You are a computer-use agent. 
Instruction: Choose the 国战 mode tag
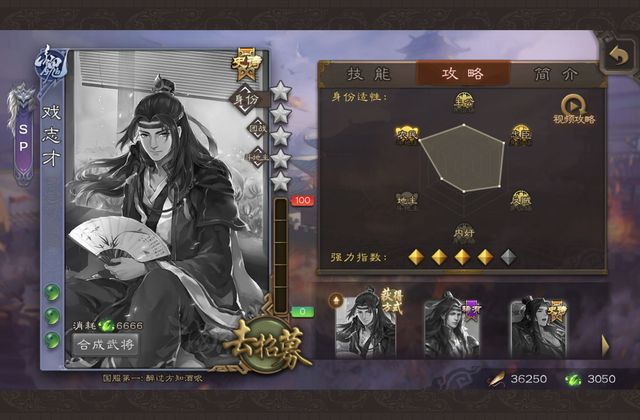click(257, 128)
